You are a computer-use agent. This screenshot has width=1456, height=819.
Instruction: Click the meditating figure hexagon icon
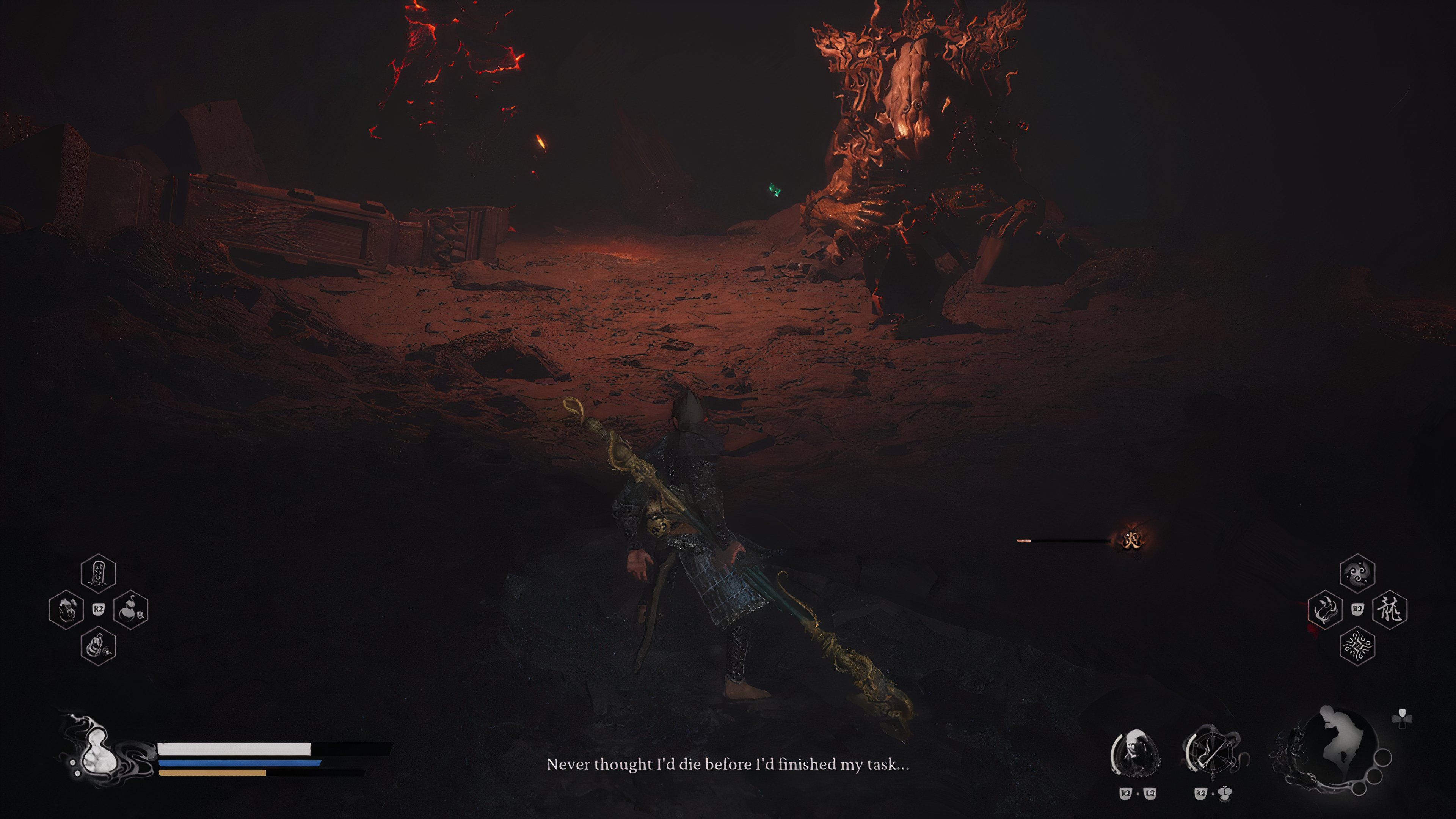coord(98,647)
